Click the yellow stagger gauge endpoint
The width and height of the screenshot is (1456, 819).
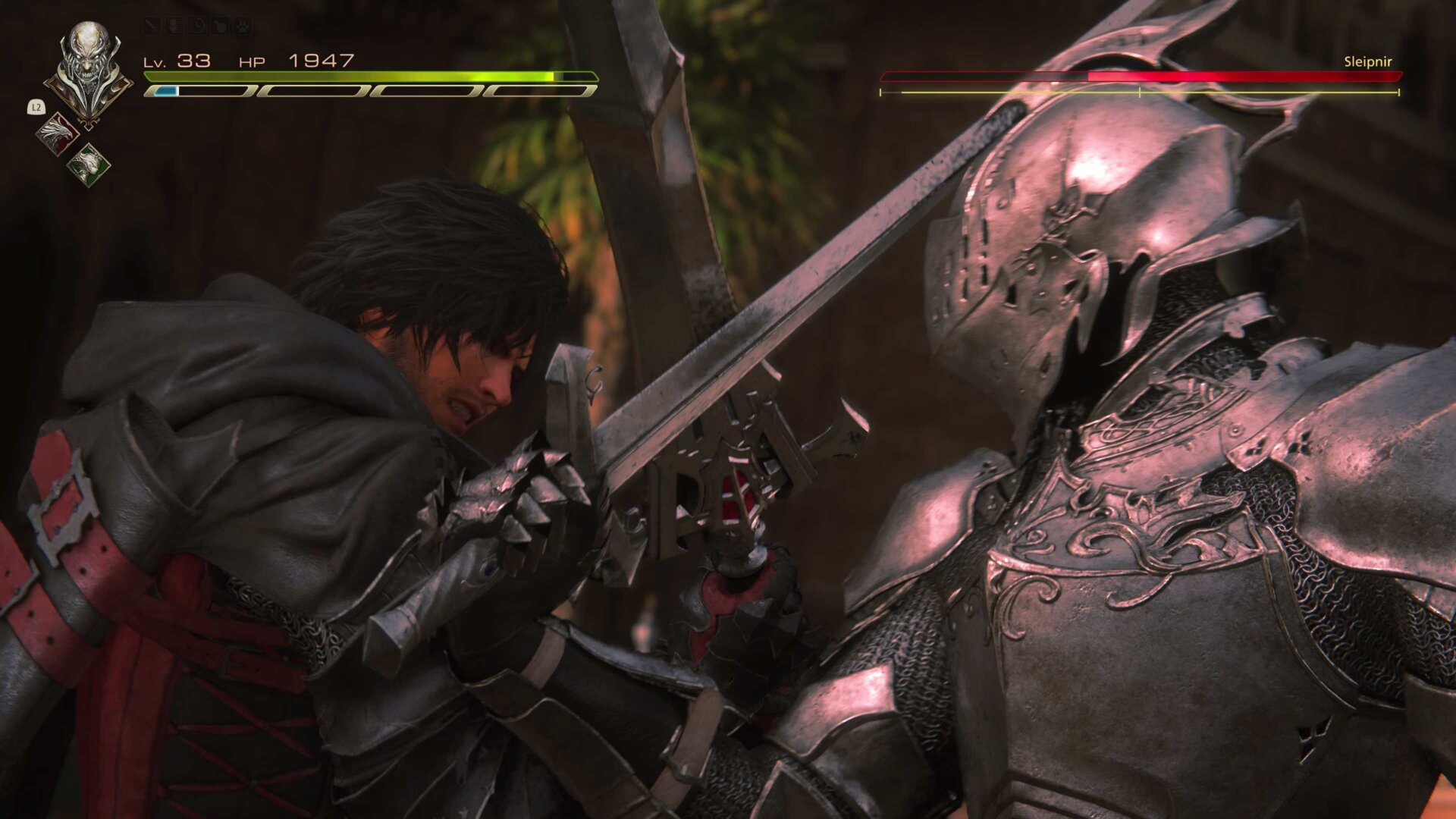pos(1398,94)
